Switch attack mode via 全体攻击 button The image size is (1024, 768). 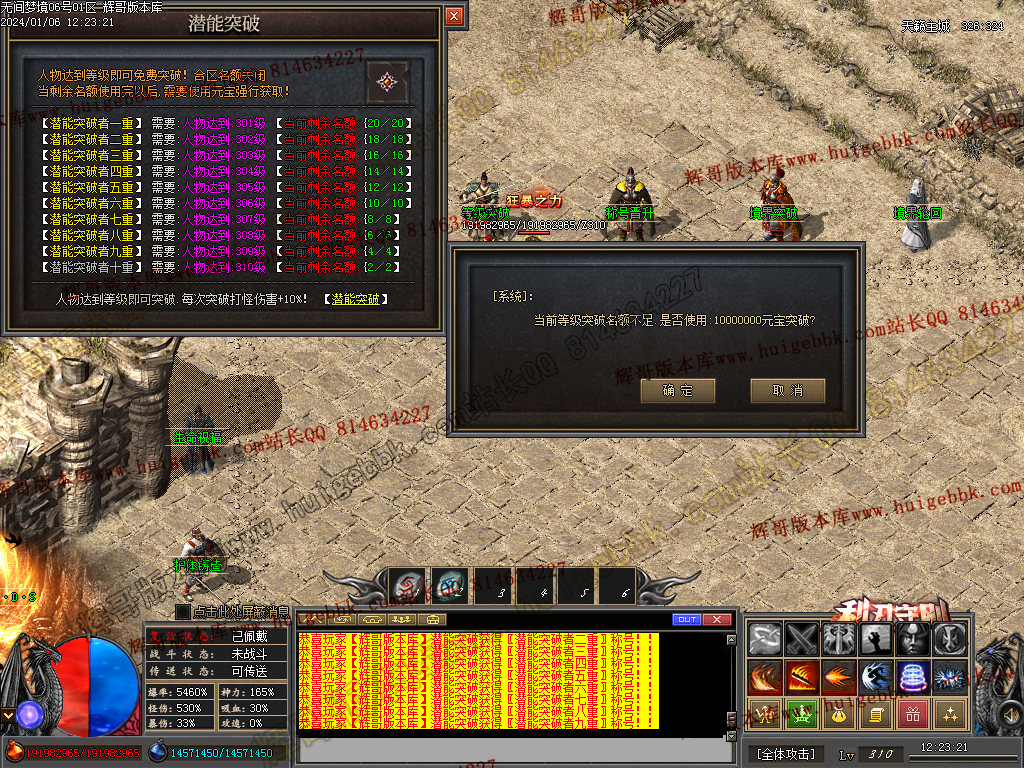785,754
